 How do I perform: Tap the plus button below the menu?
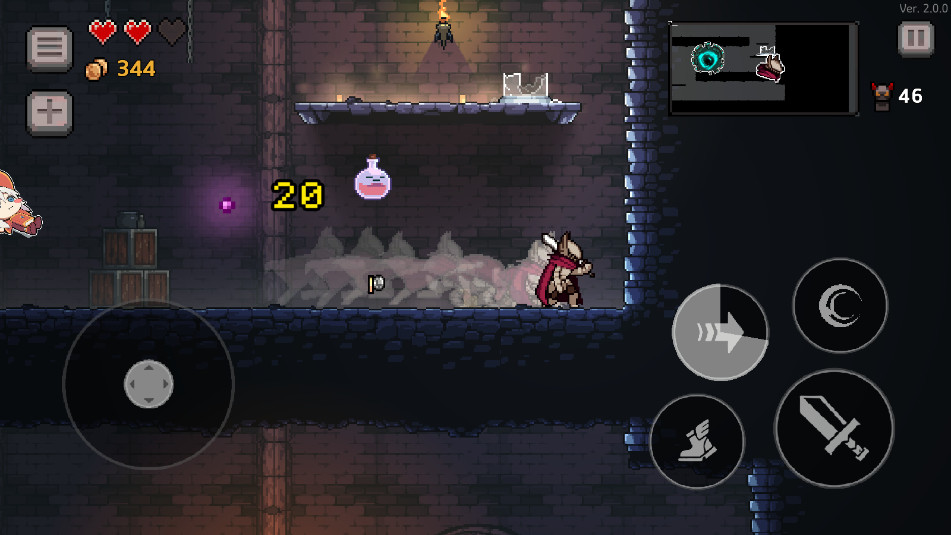point(49,113)
